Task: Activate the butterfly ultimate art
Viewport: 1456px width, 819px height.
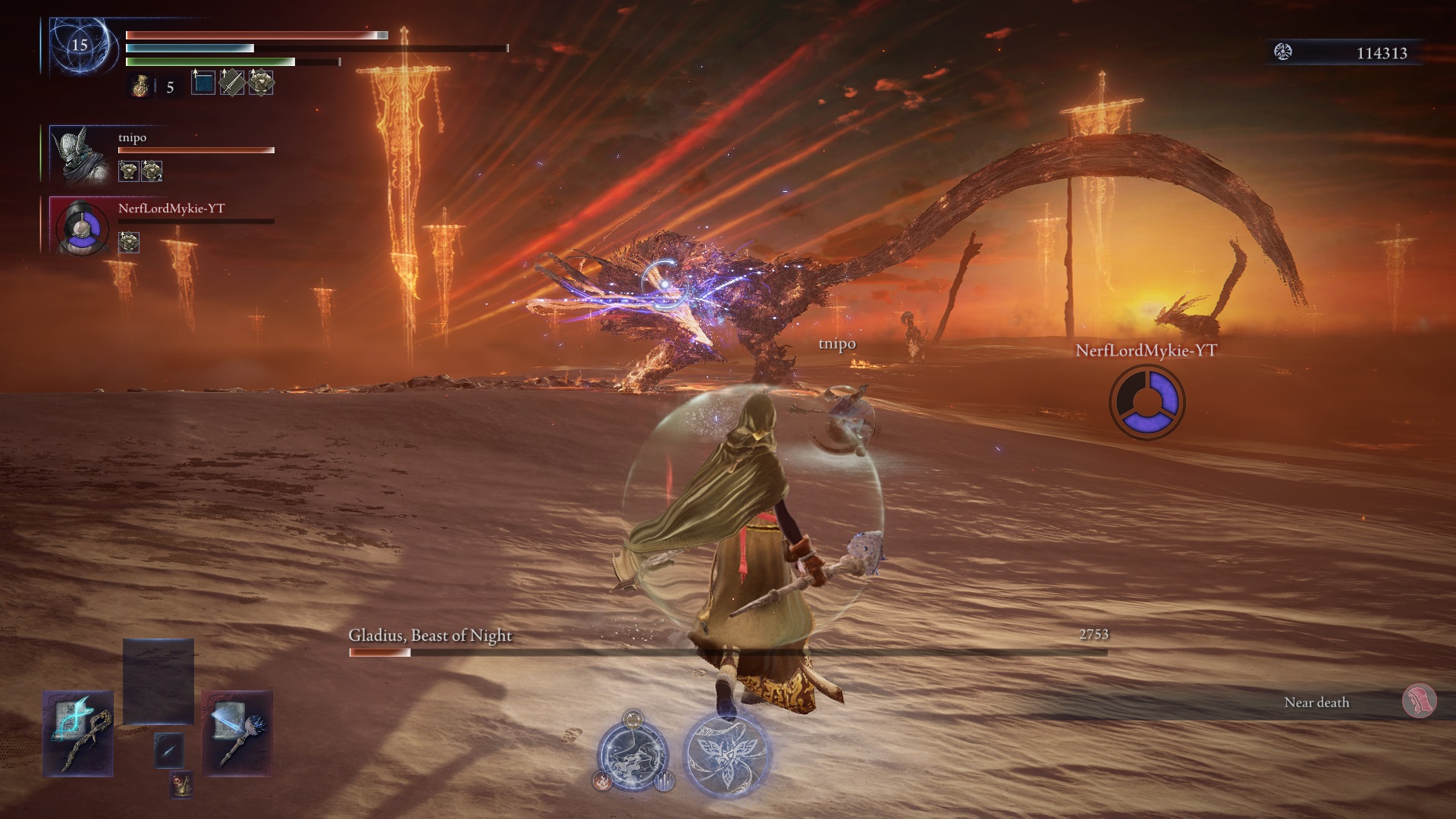Action: (x=727, y=755)
